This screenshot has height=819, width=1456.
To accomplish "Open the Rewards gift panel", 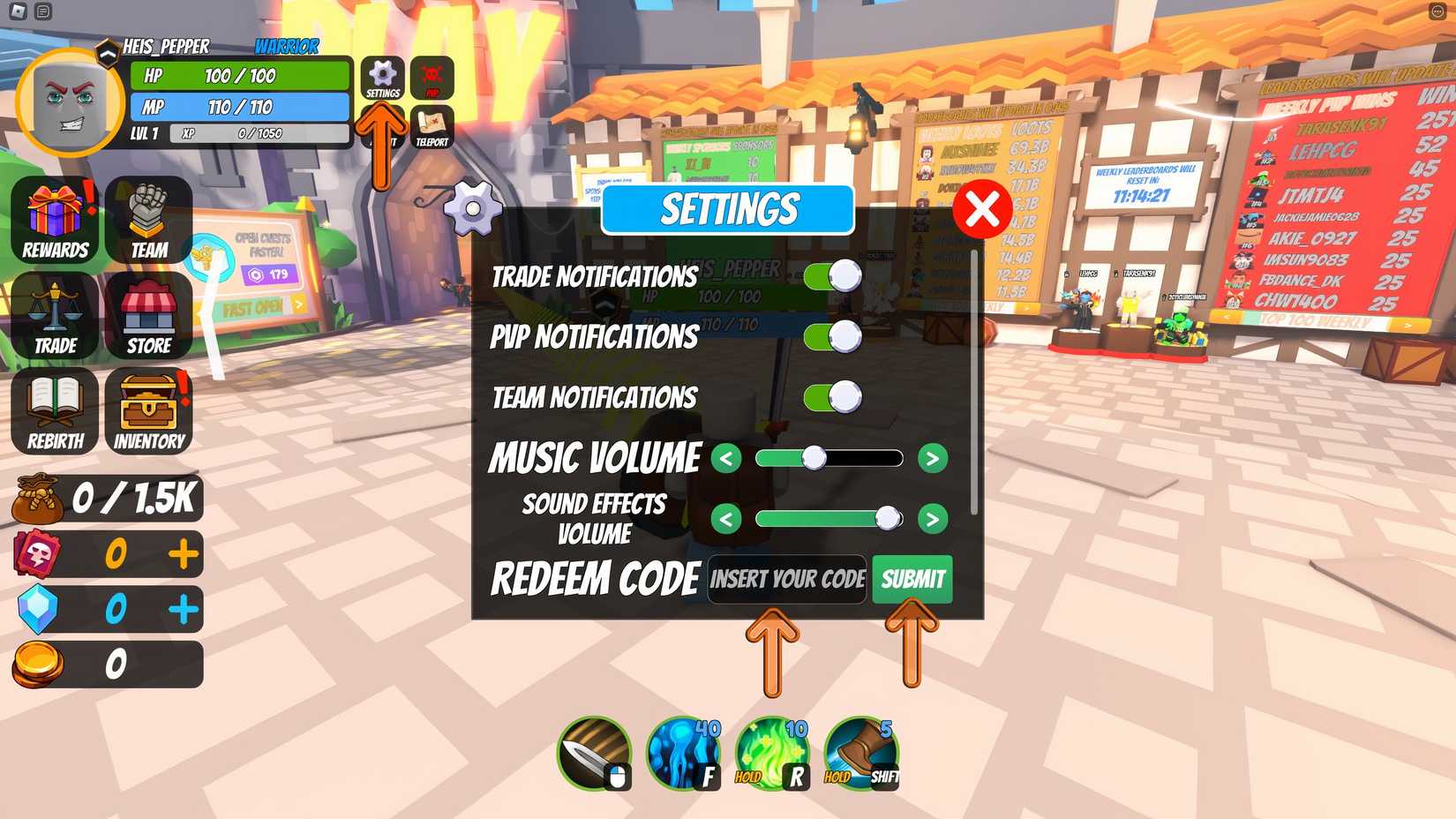I will coord(55,218).
